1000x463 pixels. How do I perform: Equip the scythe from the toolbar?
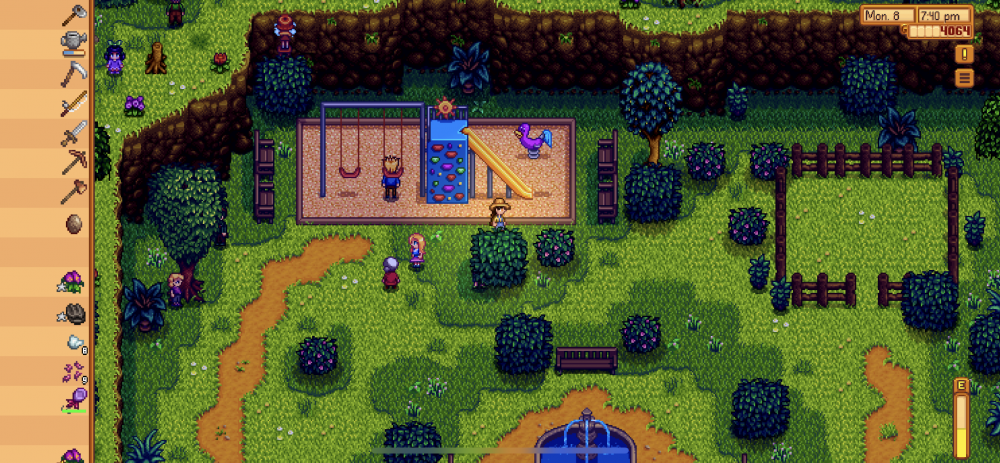tap(73, 73)
